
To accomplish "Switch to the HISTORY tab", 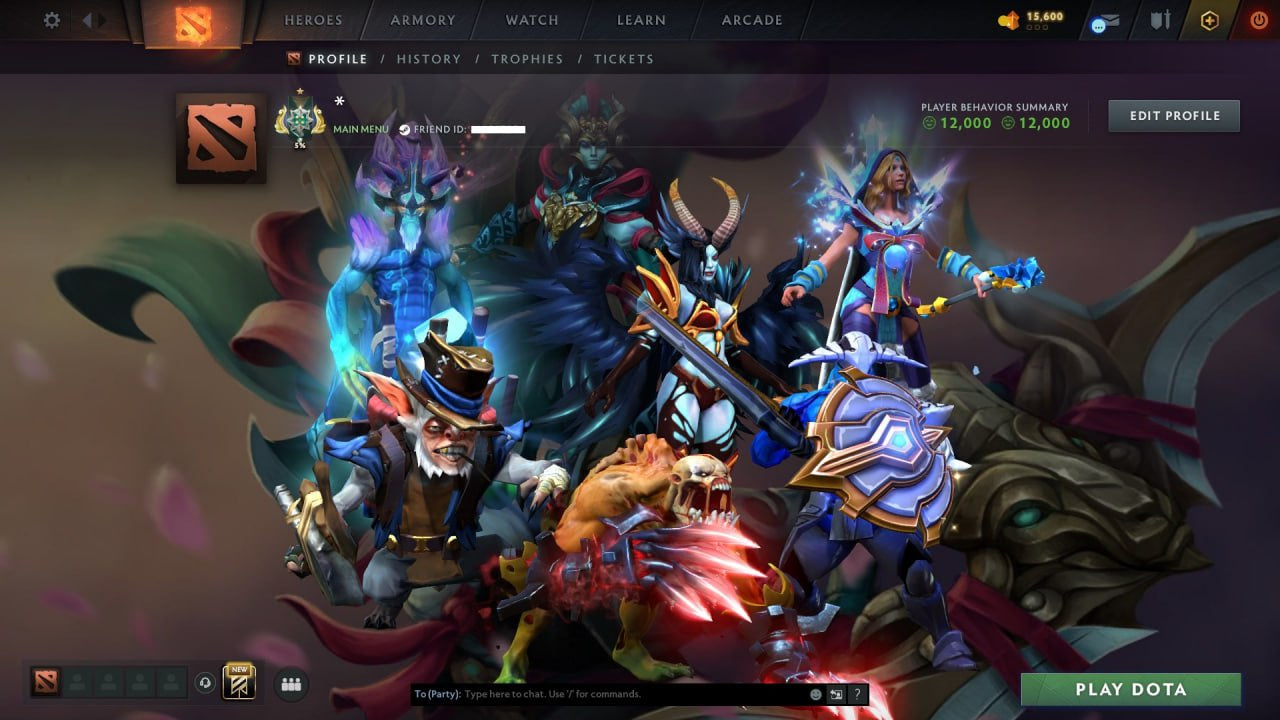I will pyautogui.click(x=429, y=59).
